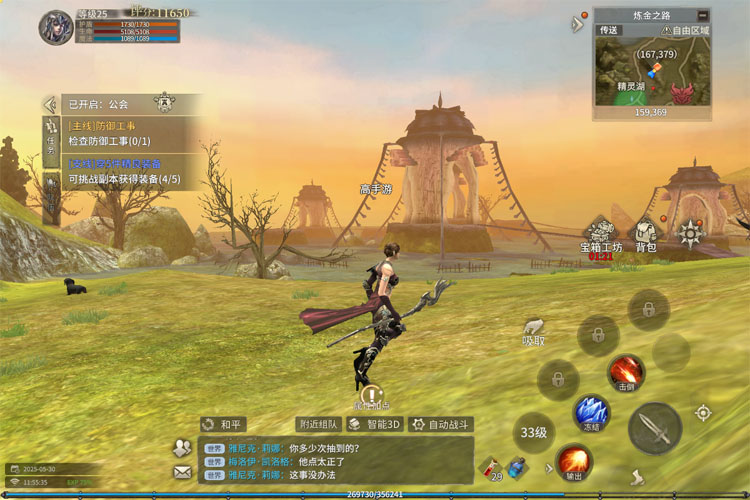Select the 任务 quest tab
This screenshot has height=500, width=750.
pyautogui.click(x=51, y=137)
